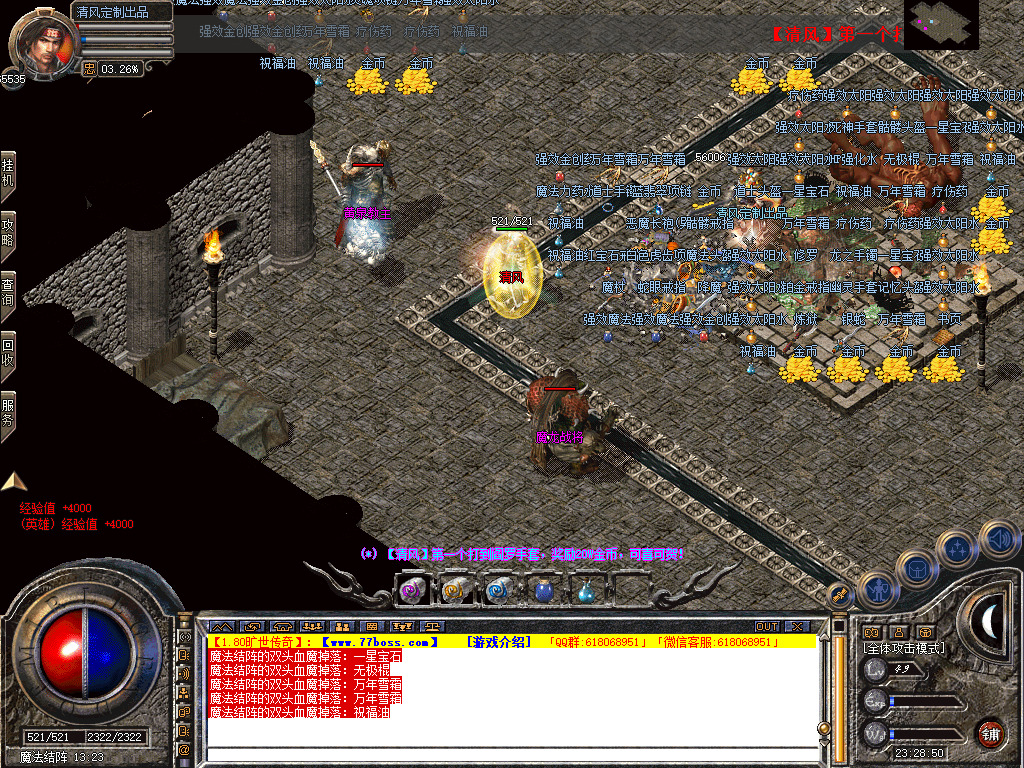Open the red 铺 shop button

(x=990, y=732)
